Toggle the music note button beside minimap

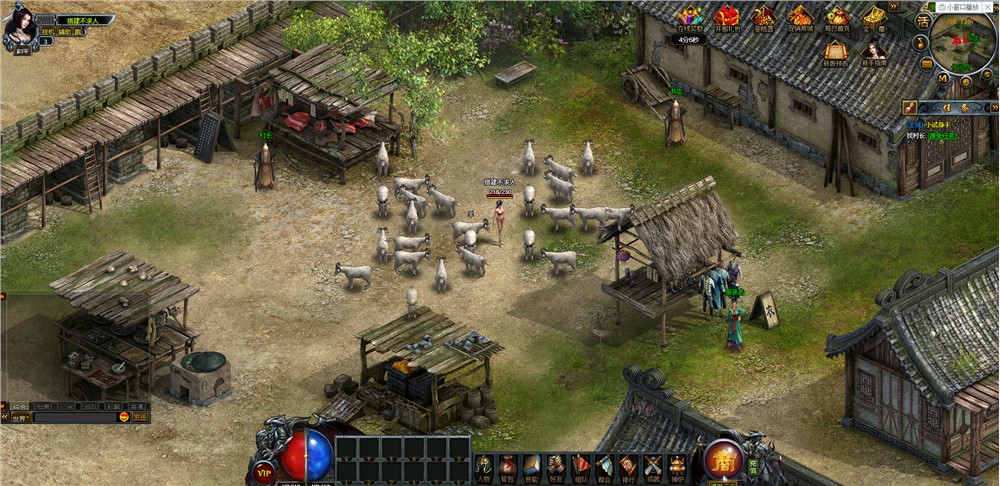click(x=921, y=44)
